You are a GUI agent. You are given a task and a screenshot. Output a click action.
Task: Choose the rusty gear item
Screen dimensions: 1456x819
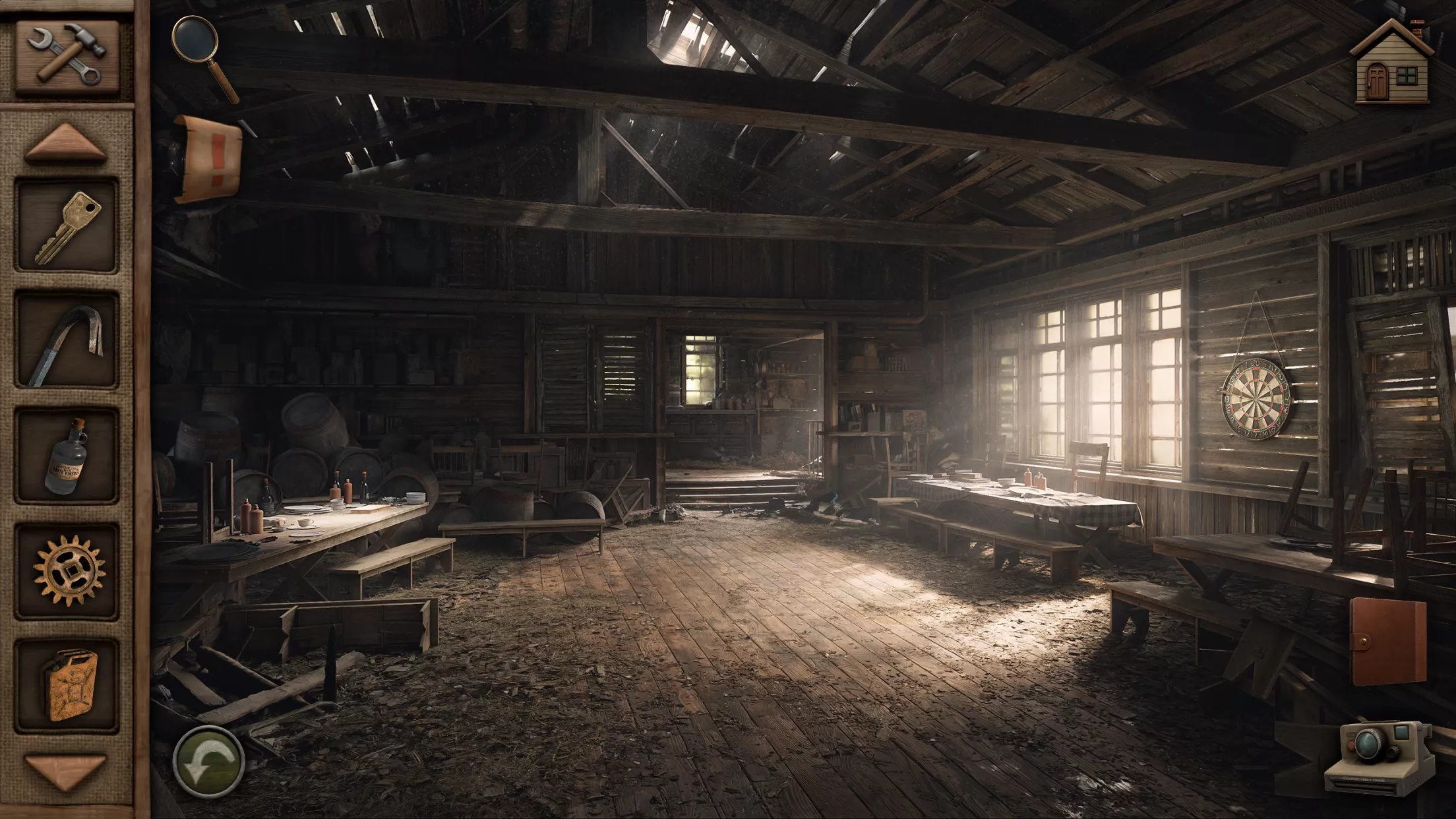[x=67, y=571]
